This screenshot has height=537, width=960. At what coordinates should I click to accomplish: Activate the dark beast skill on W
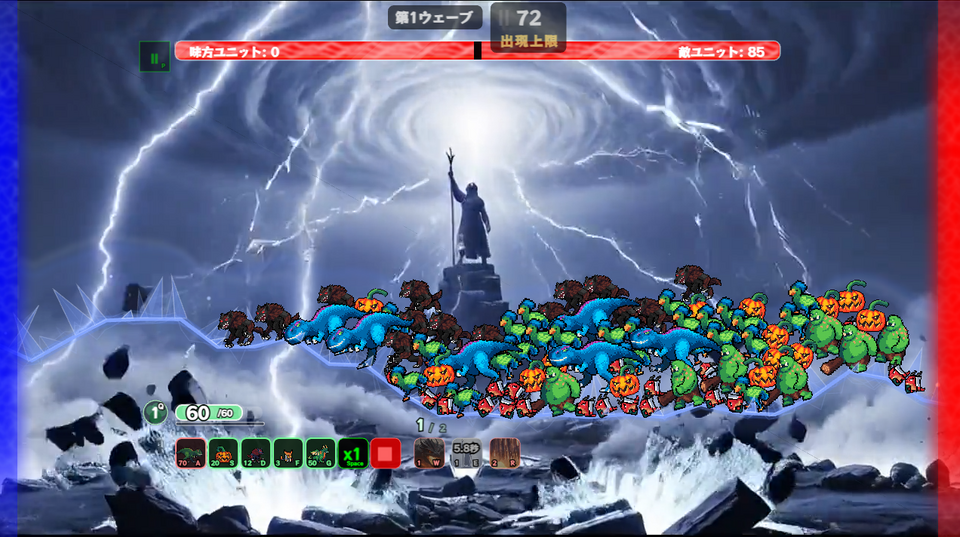[429, 453]
